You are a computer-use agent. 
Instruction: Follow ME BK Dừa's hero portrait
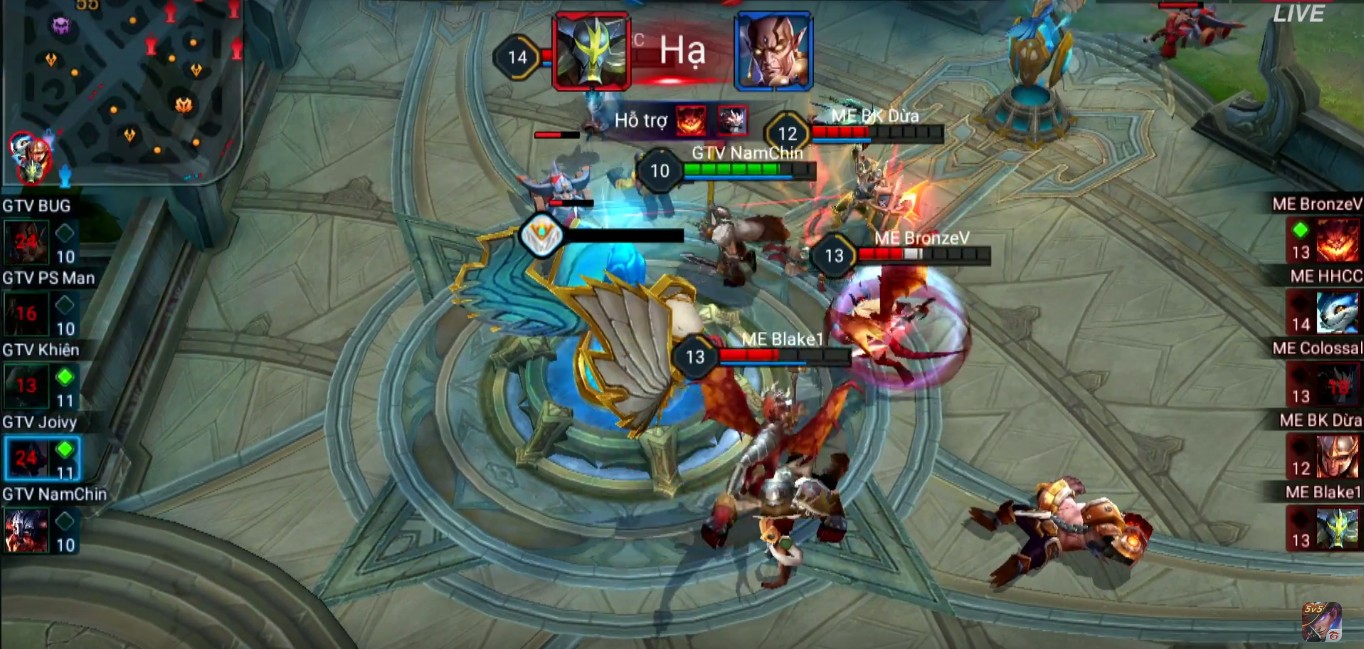pyautogui.click(x=1337, y=456)
